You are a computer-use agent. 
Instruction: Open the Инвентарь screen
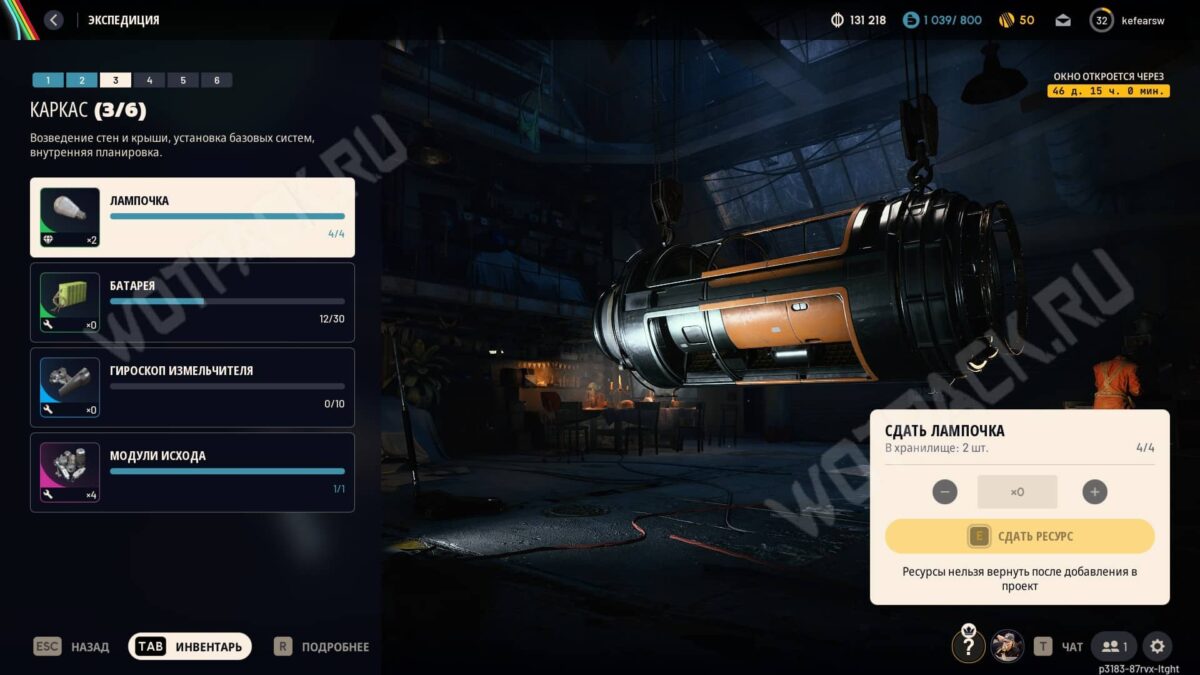pyautogui.click(x=190, y=647)
